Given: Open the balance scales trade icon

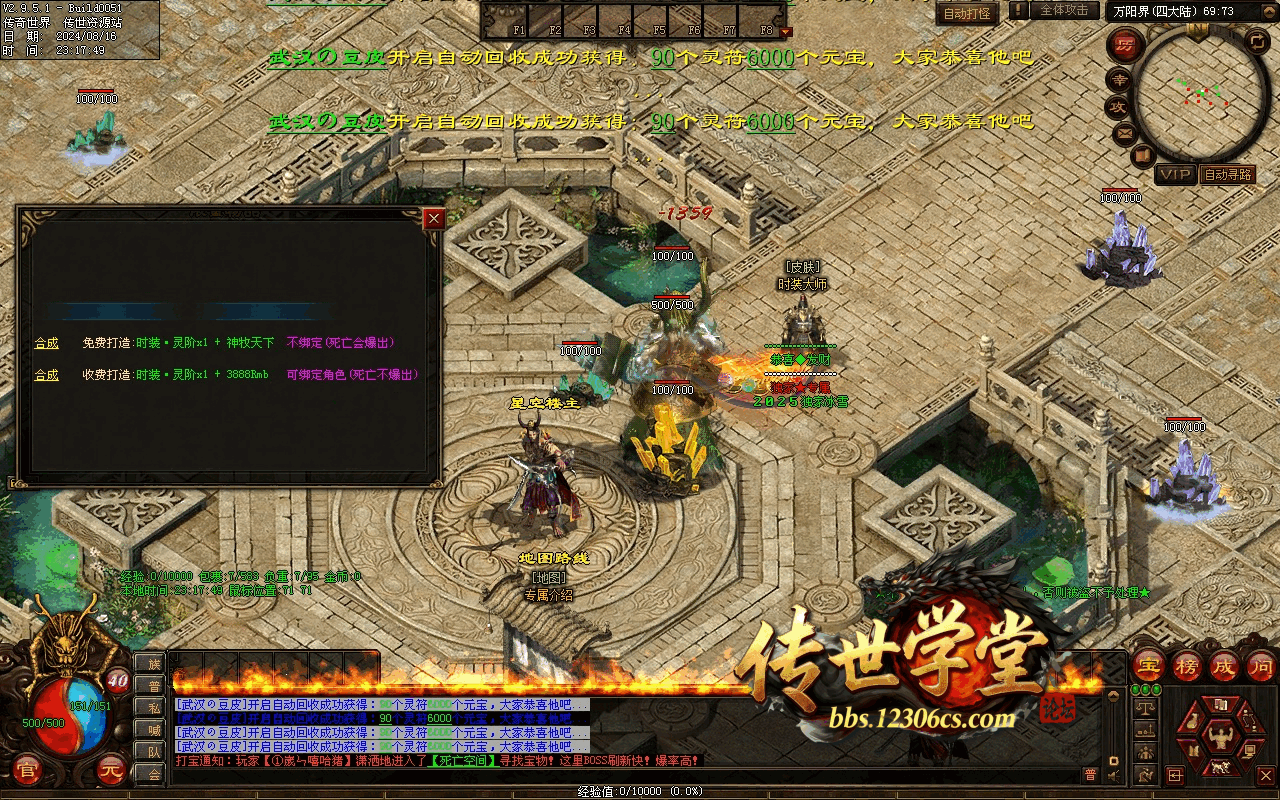Looking at the screenshot, I should point(1146,707).
